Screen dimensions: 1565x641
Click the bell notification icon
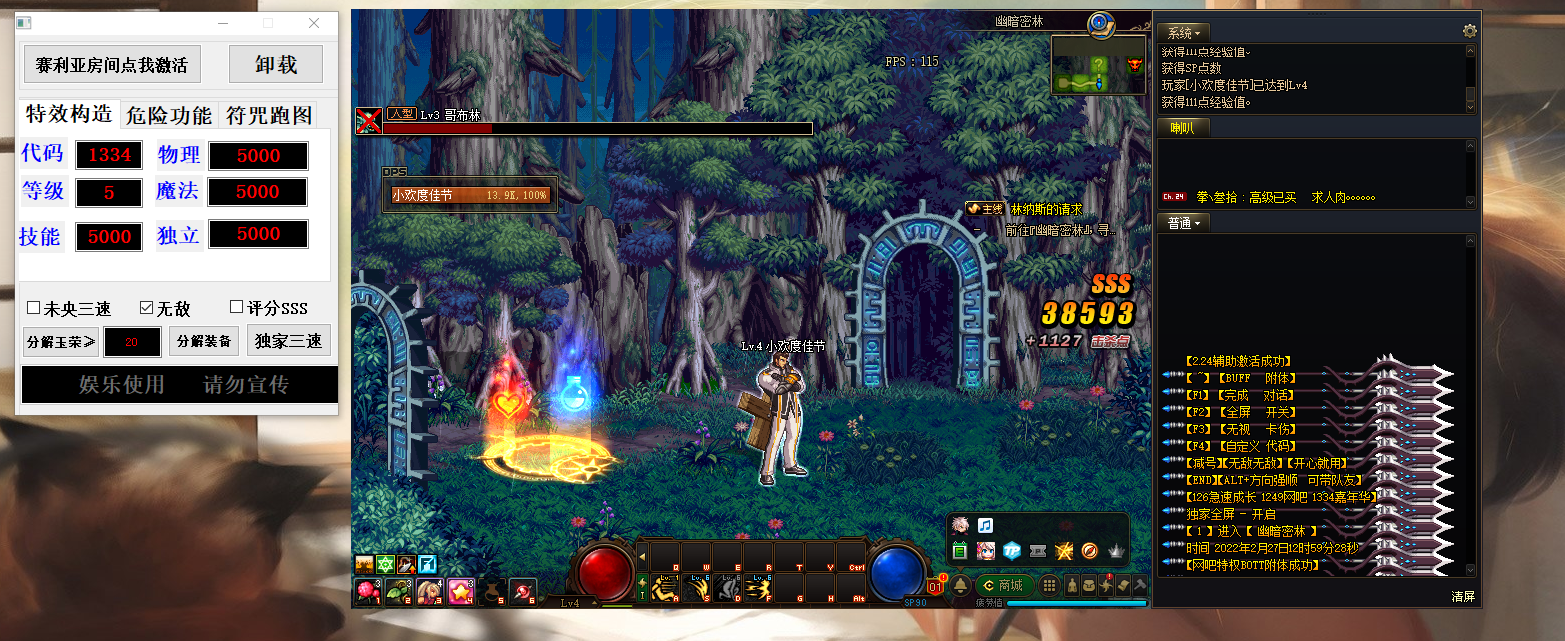click(x=961, y=585)
